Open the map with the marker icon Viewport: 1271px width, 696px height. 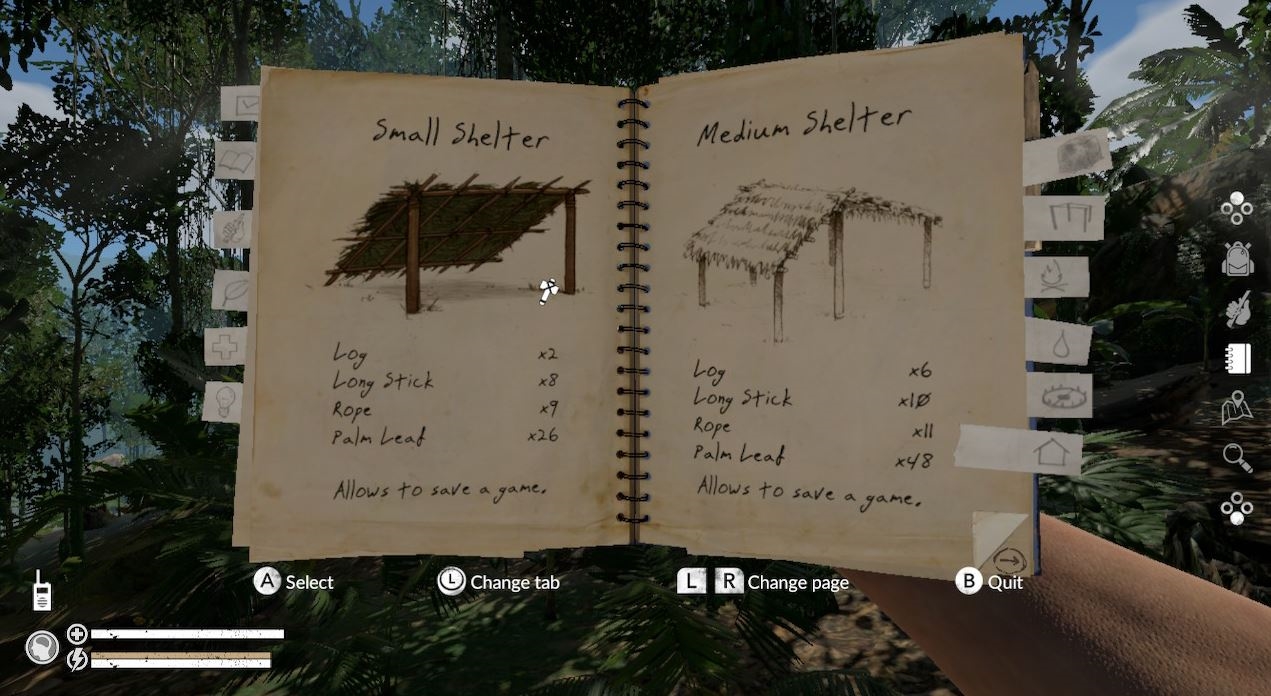1238,408
